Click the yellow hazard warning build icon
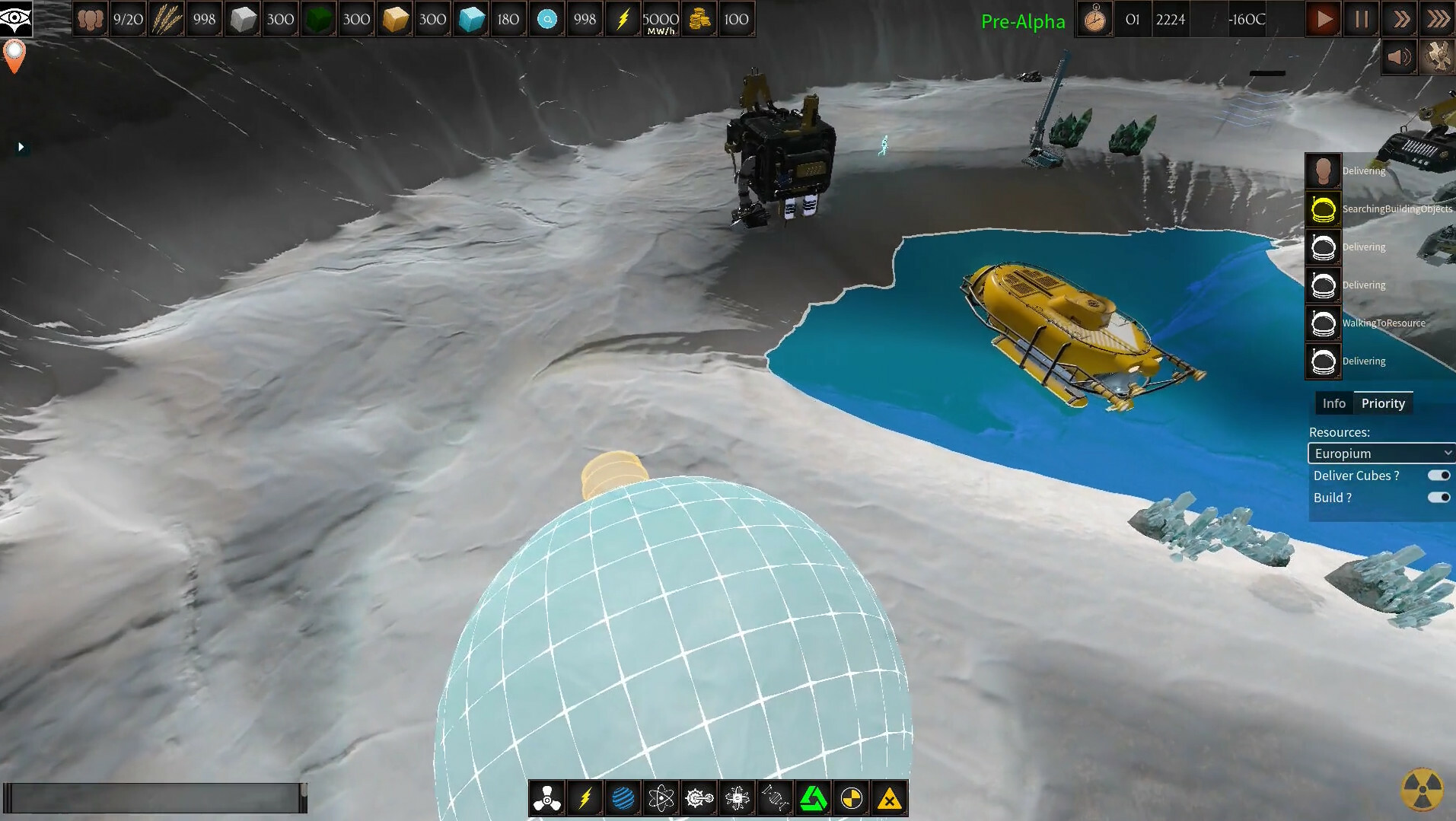This screenshot has width=1456, height=821. [889, 797]
